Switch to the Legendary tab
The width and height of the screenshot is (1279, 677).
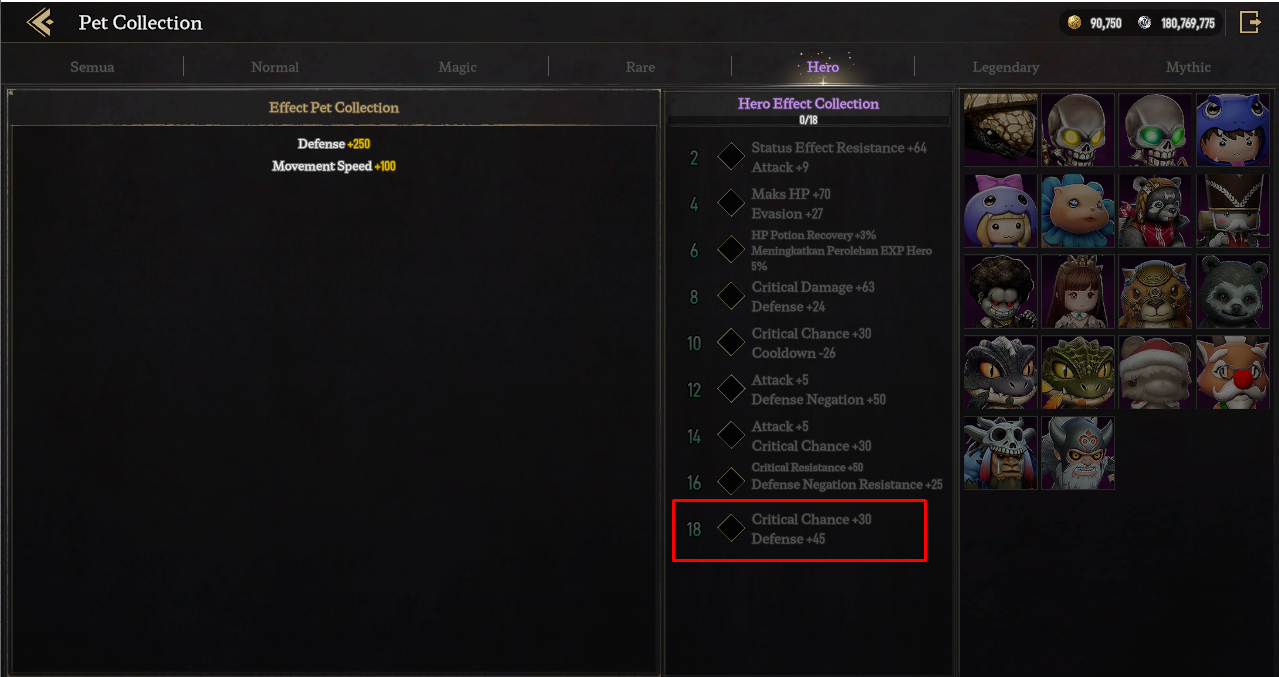tap(1005, 67)
